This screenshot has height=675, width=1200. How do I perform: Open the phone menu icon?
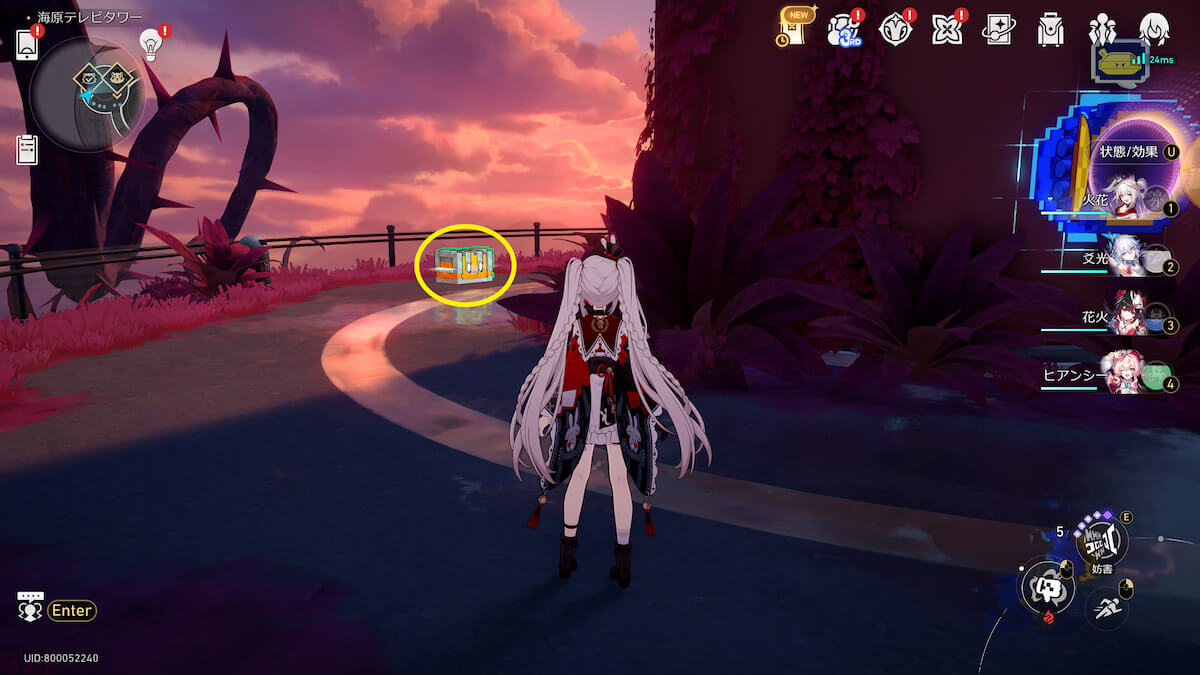26,44
